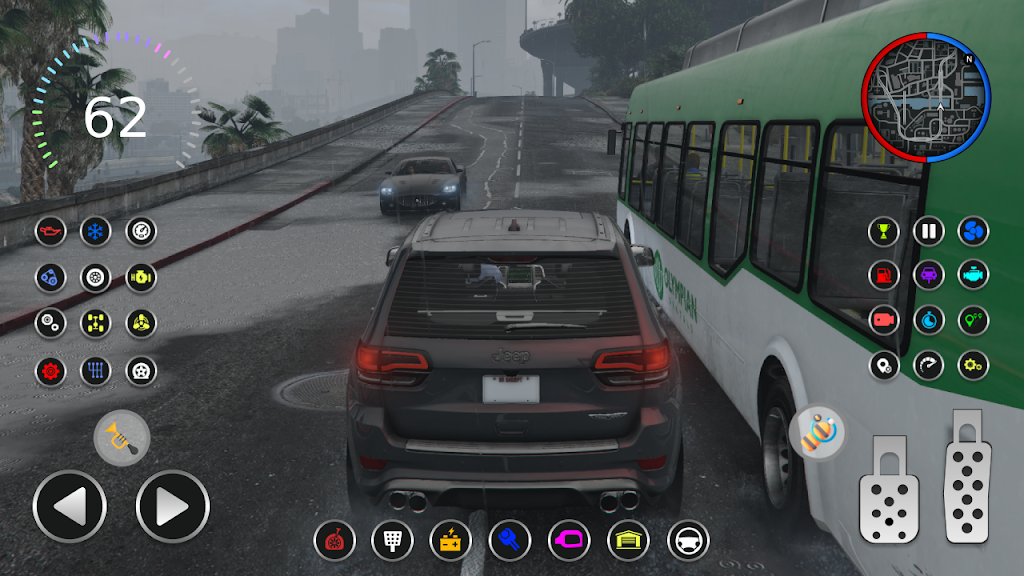Select the blue gear shifter icon
This screenshot has width=1024, height=576.
tap(96, 371)
